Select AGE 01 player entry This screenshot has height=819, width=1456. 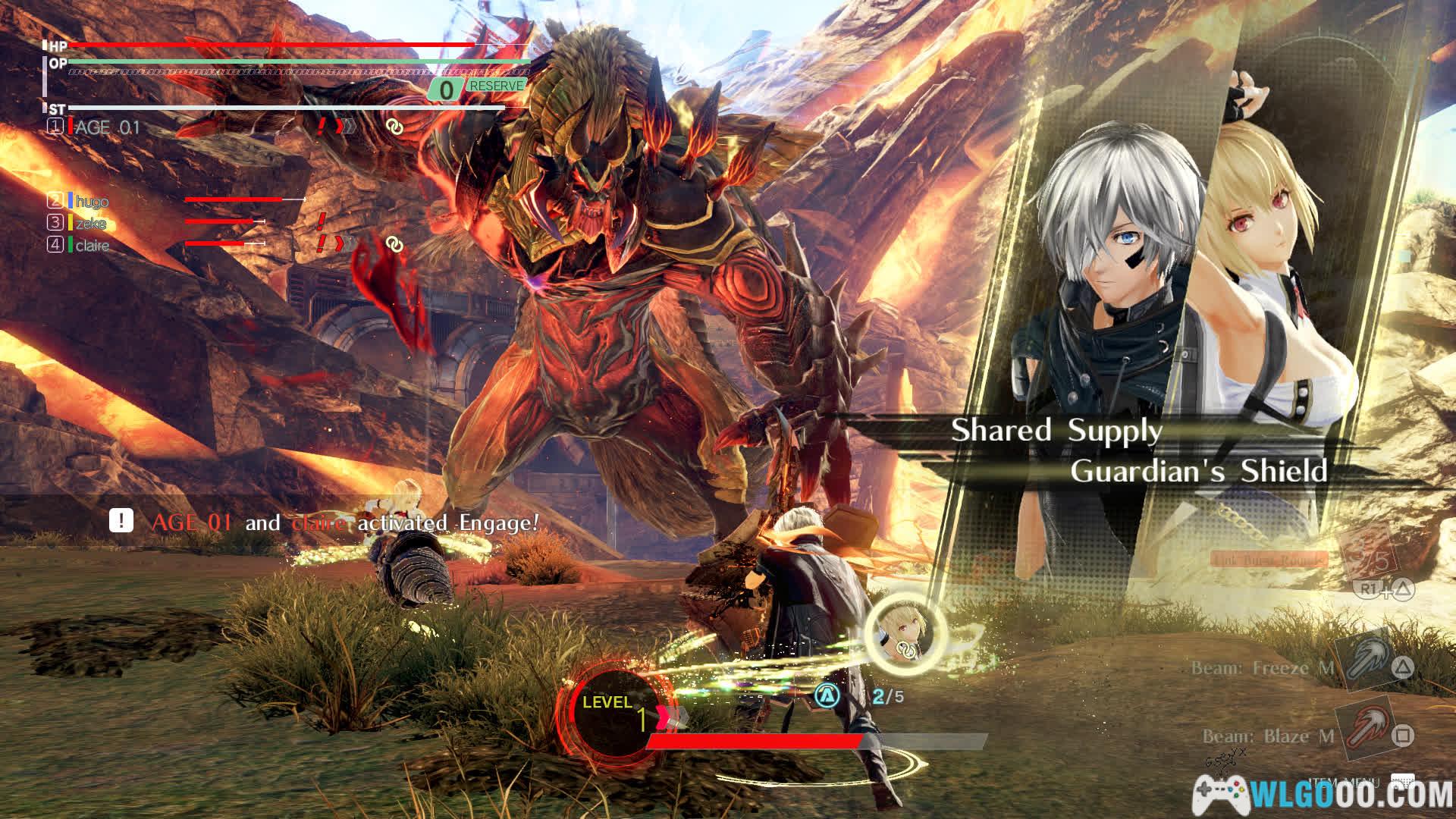pos(107,127)
